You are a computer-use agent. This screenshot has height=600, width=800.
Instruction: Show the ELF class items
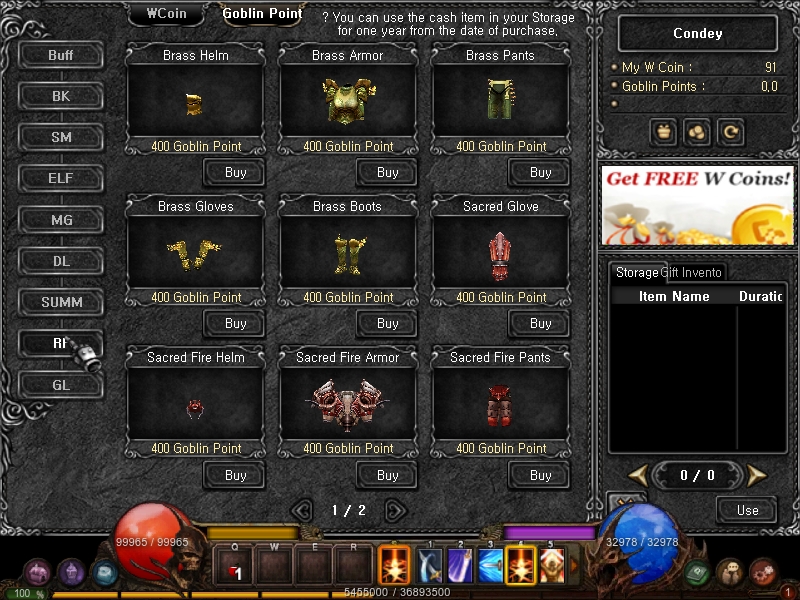click(x=61, y=179)
